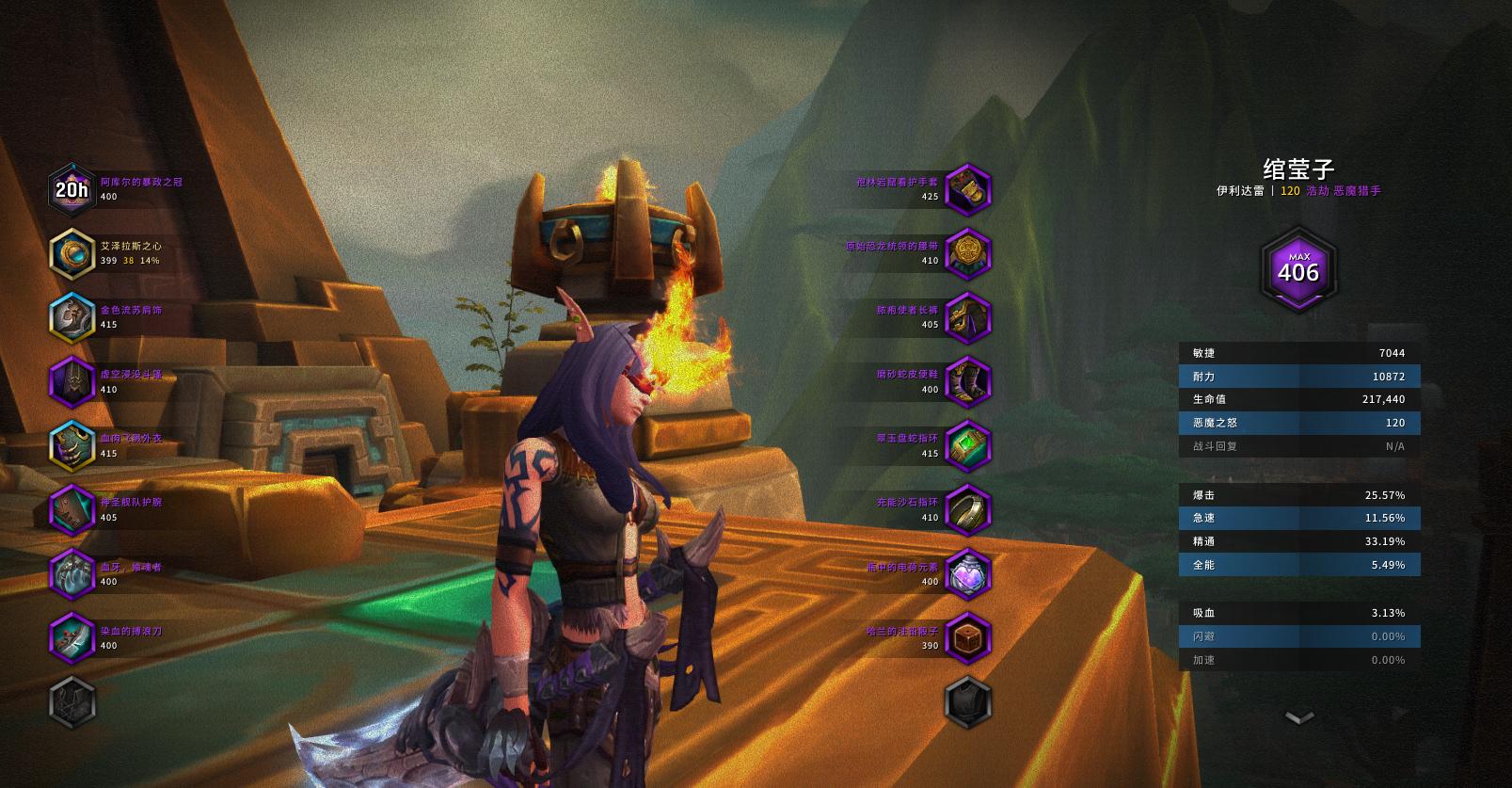This screenshot has height=788, width=1512.
Task: Inspect the 泡林岩窟看护手套 gloves slot
Action: coord(967,190)
